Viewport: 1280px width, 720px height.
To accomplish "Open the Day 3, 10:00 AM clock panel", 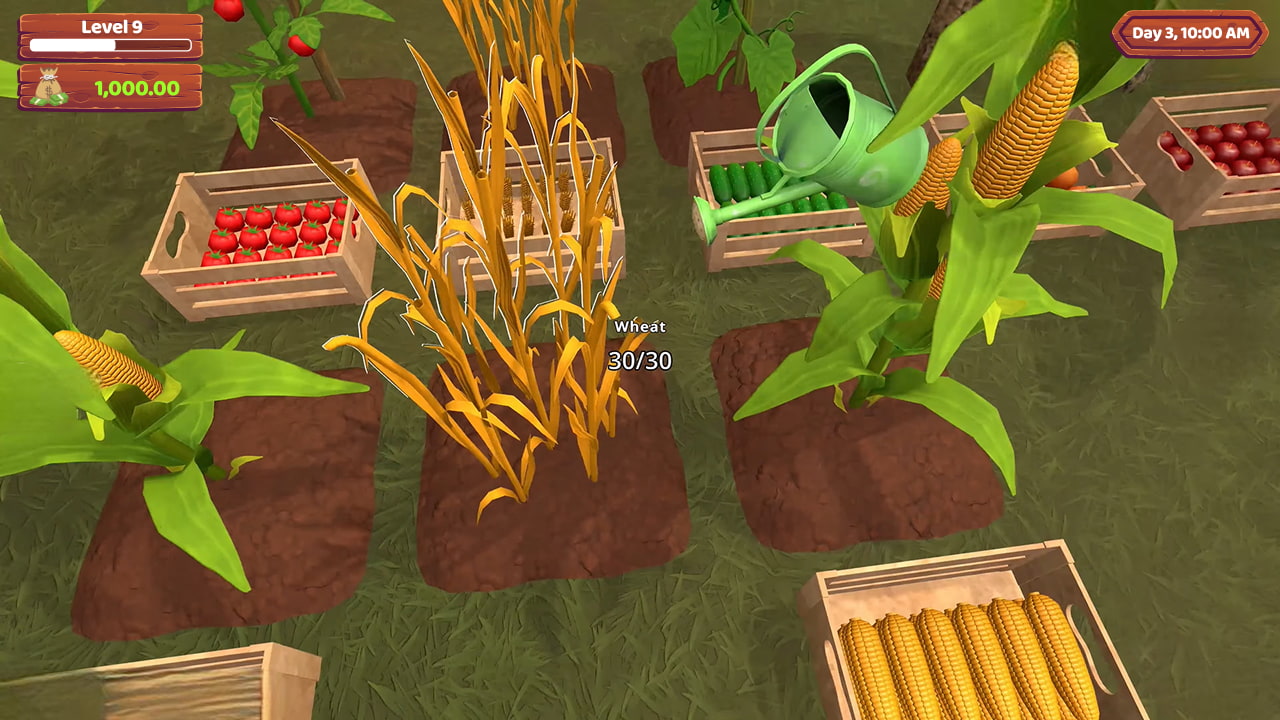I will pyautogui.click(x=1189, y=33).
